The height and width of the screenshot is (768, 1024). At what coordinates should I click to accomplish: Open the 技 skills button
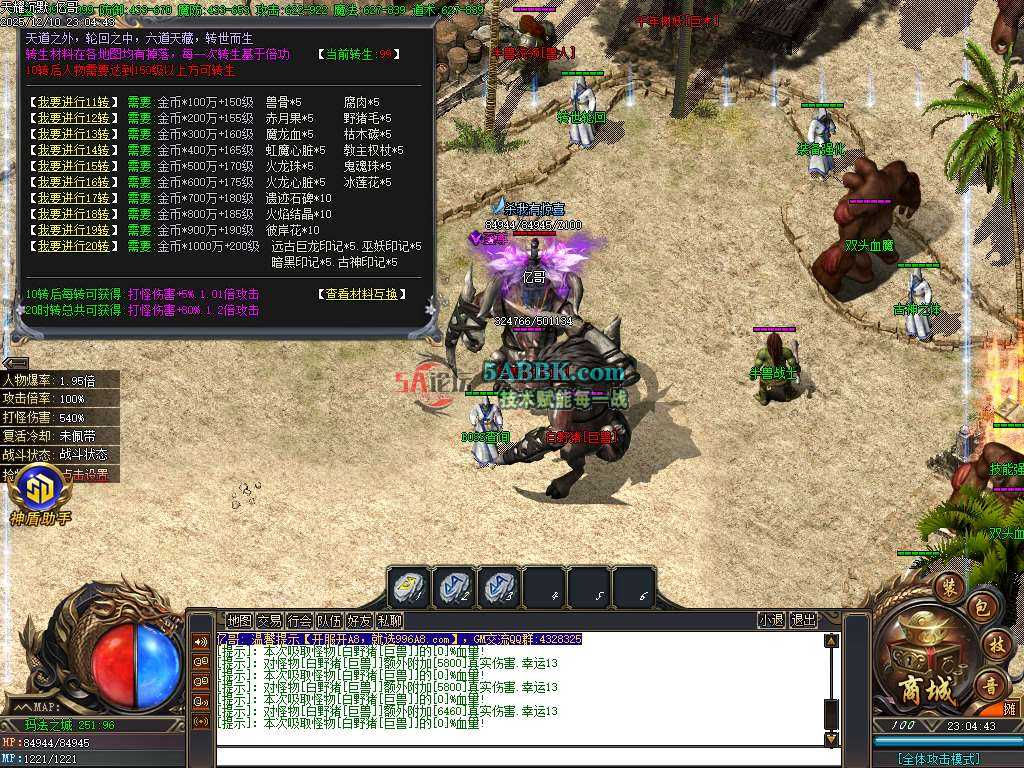tap(995, 644)
